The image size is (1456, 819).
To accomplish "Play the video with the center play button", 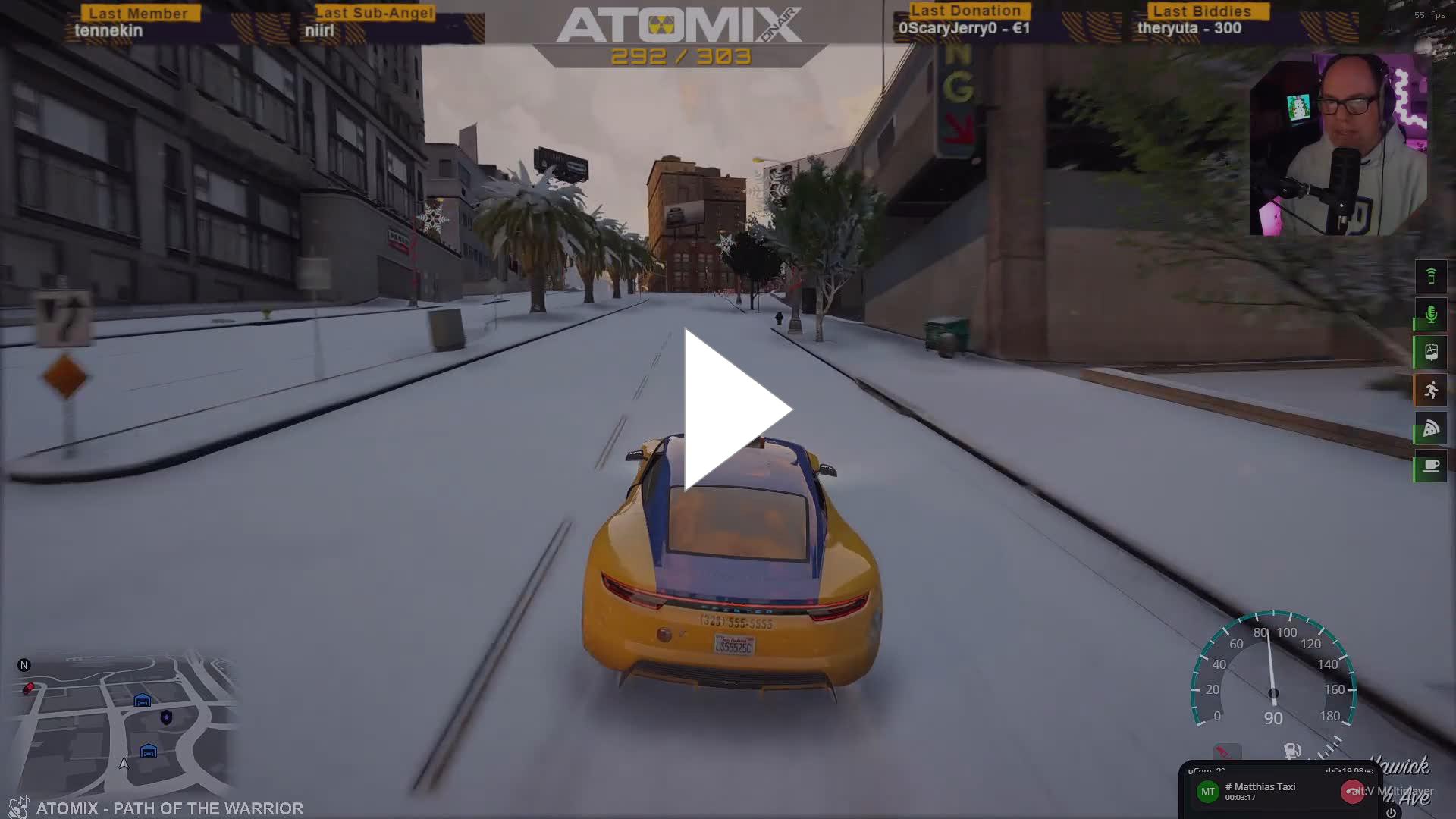I will pyautogui.click(x=734, y=409).
